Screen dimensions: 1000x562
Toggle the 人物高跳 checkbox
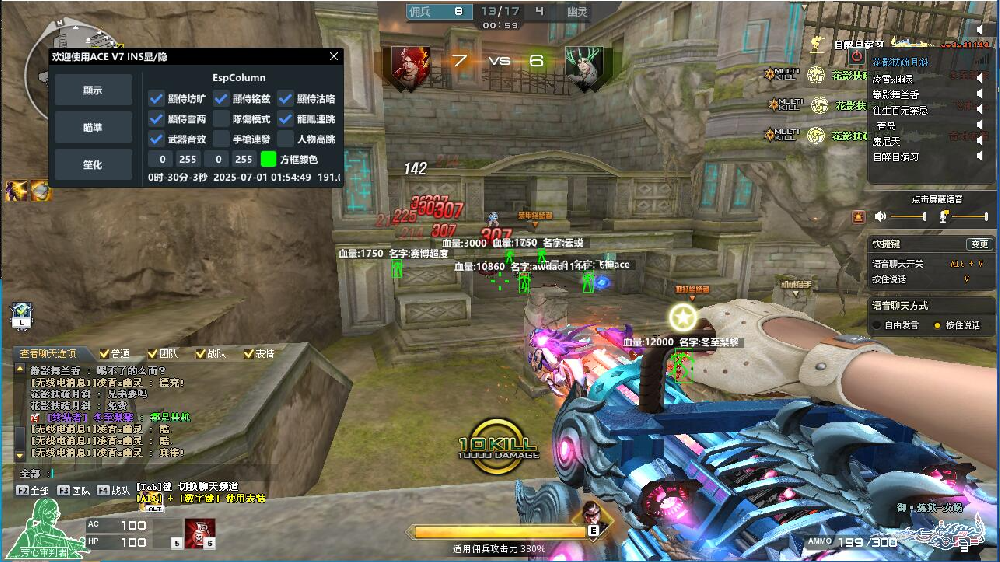click(286, 139)
